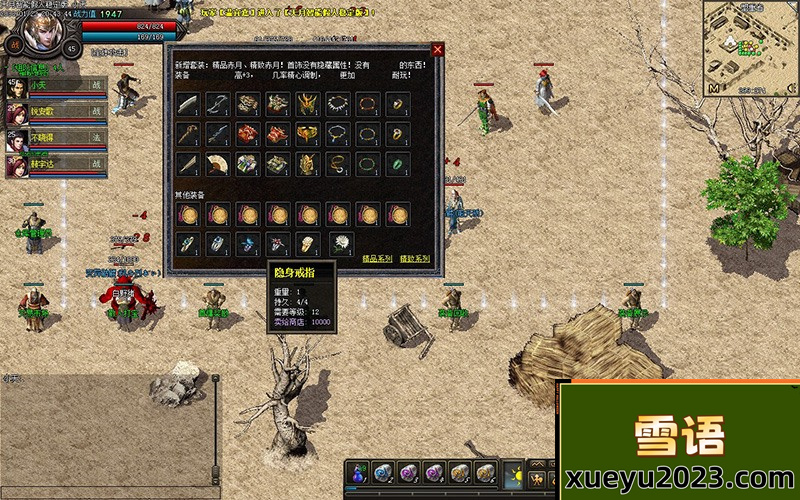Select the white flower item slot
Image resolution: width=800 pixels, height=500 pixels.
[x=338, y=242]
